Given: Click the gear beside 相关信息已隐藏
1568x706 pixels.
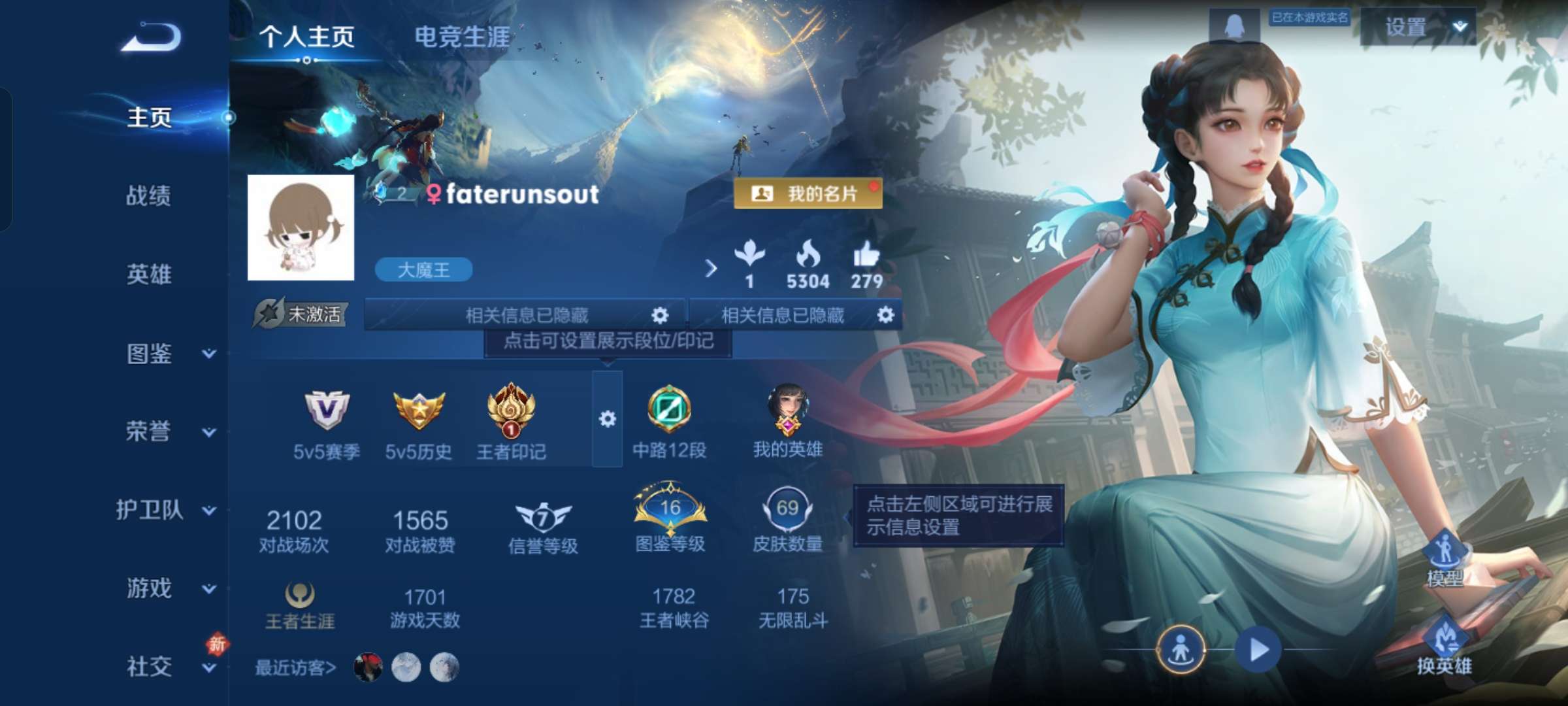Looking at the screenshot, I should pyautogui.click(x=660, y=316).
